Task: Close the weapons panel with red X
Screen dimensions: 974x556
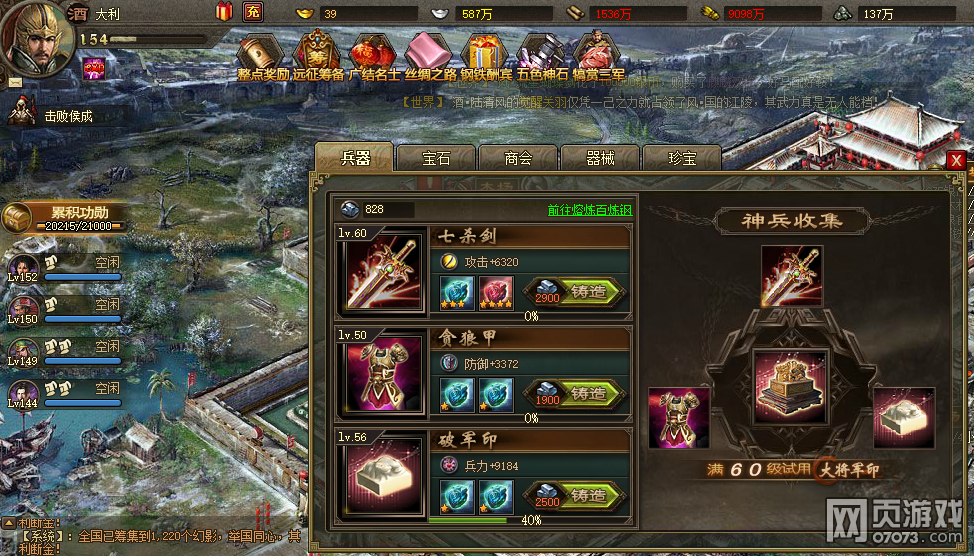Action: (957, 160)
